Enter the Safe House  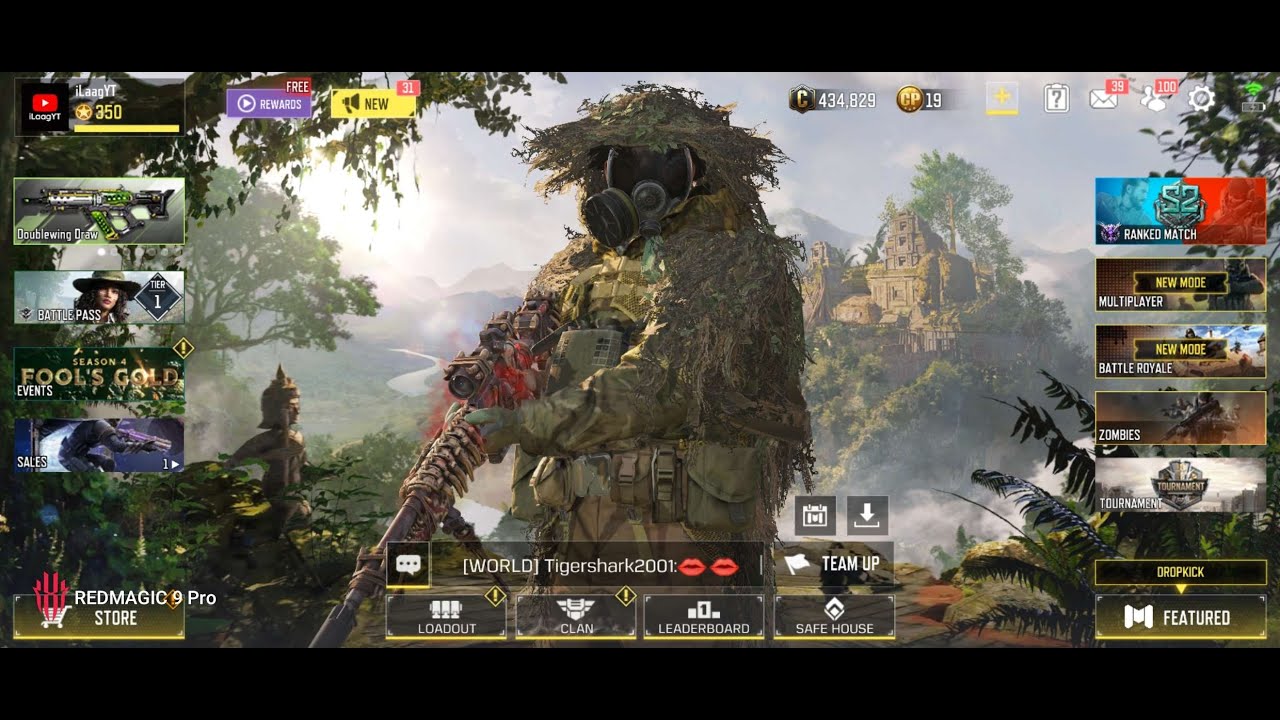[834, 616]
